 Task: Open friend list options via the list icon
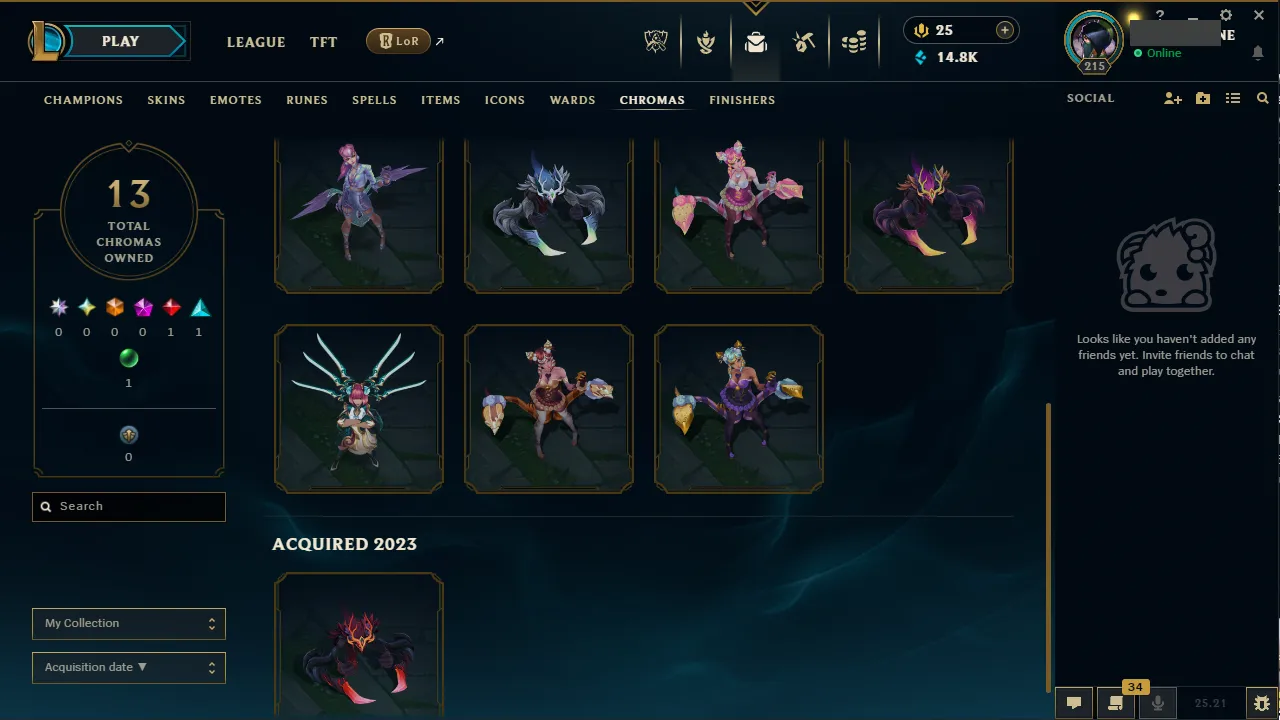1232,98
